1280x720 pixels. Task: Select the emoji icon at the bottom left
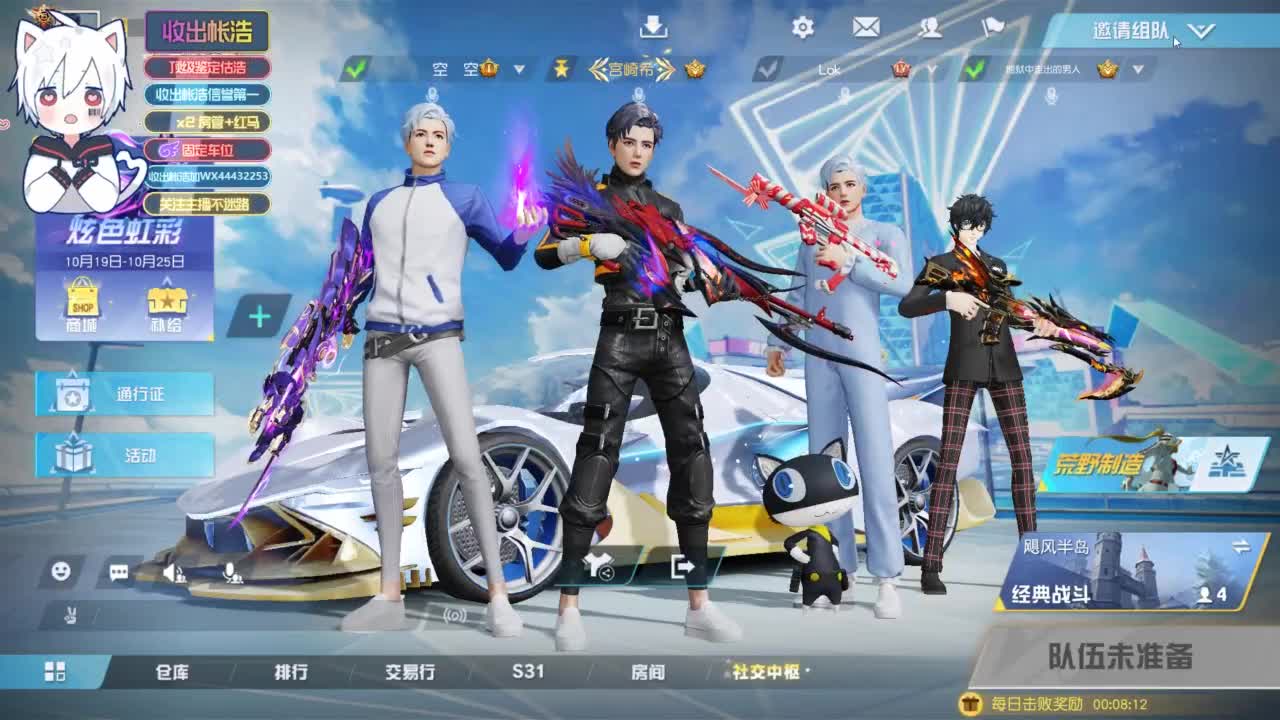click(62, 570)
